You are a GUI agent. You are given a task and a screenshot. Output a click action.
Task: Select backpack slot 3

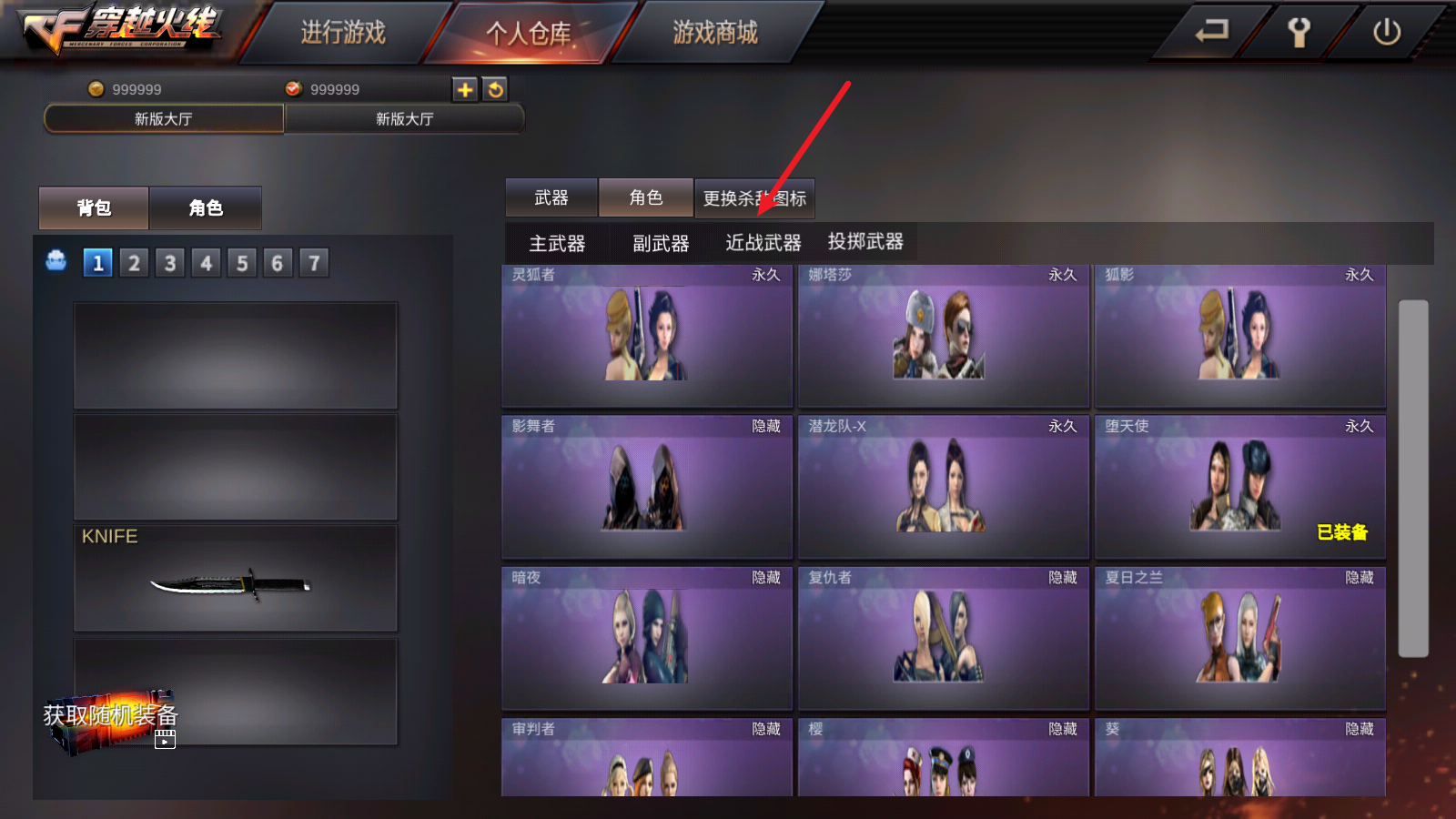coord(169,262)
